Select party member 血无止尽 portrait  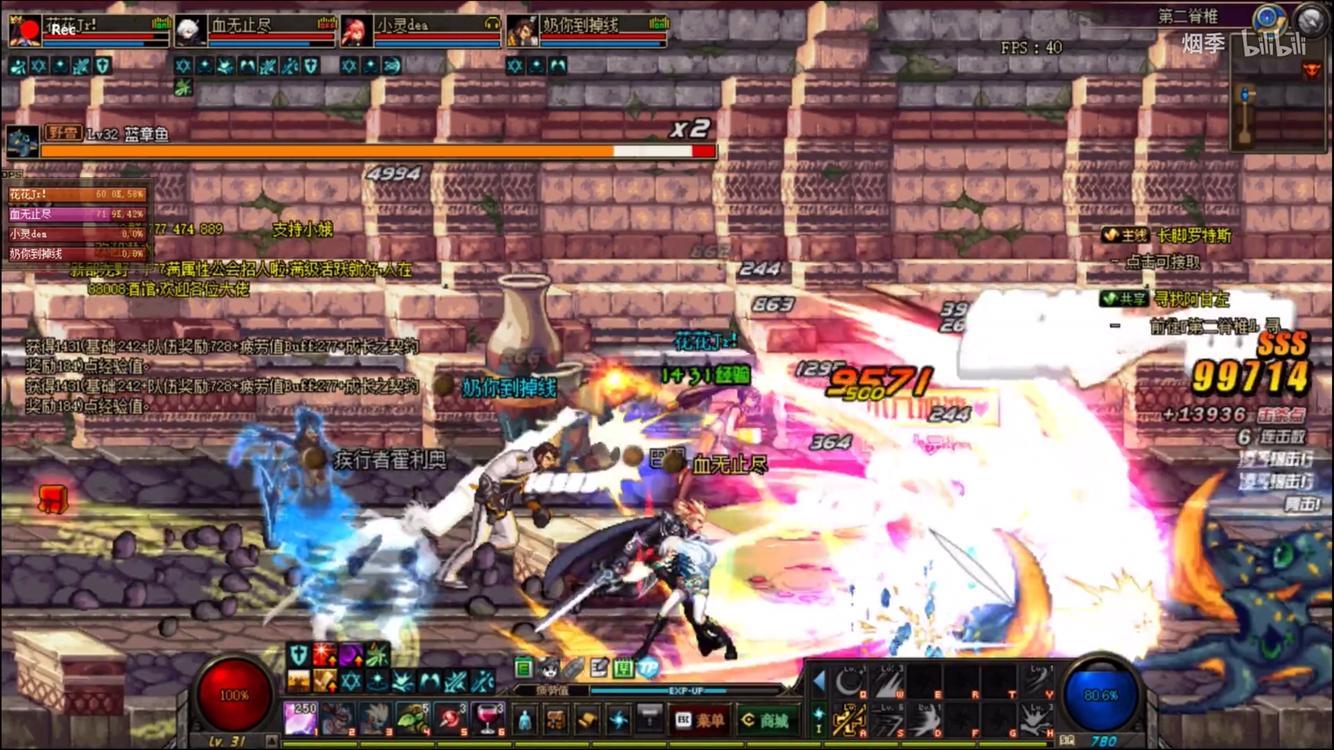click(186, 32)
